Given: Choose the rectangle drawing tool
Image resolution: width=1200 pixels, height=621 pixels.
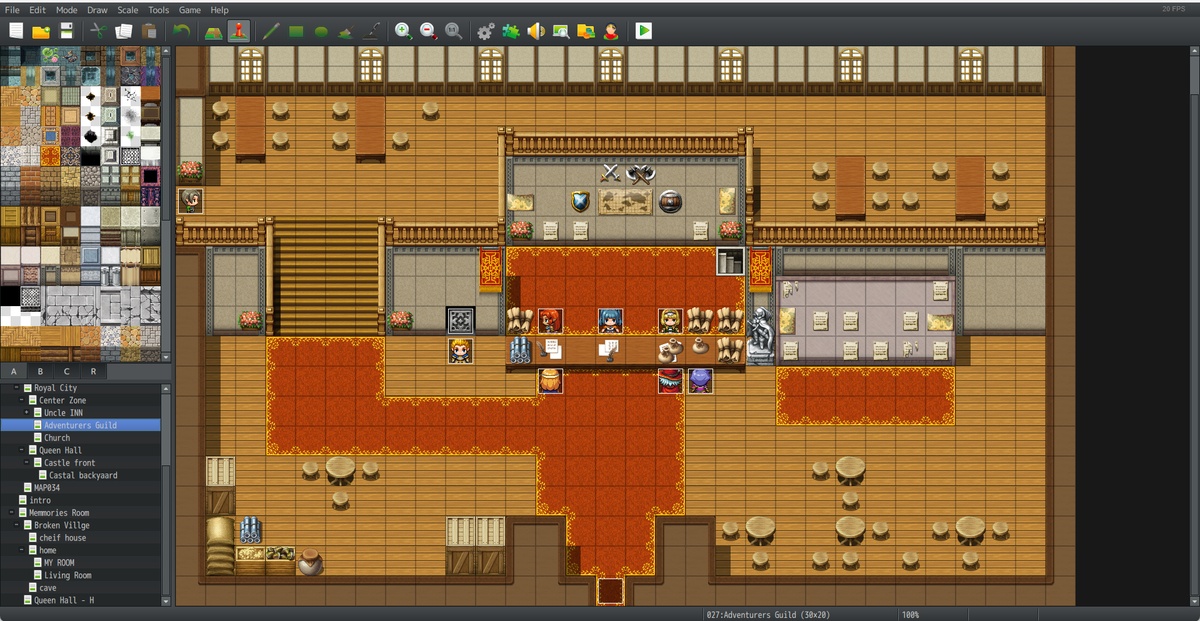Looking at the screenshot, I should (296, 31).
